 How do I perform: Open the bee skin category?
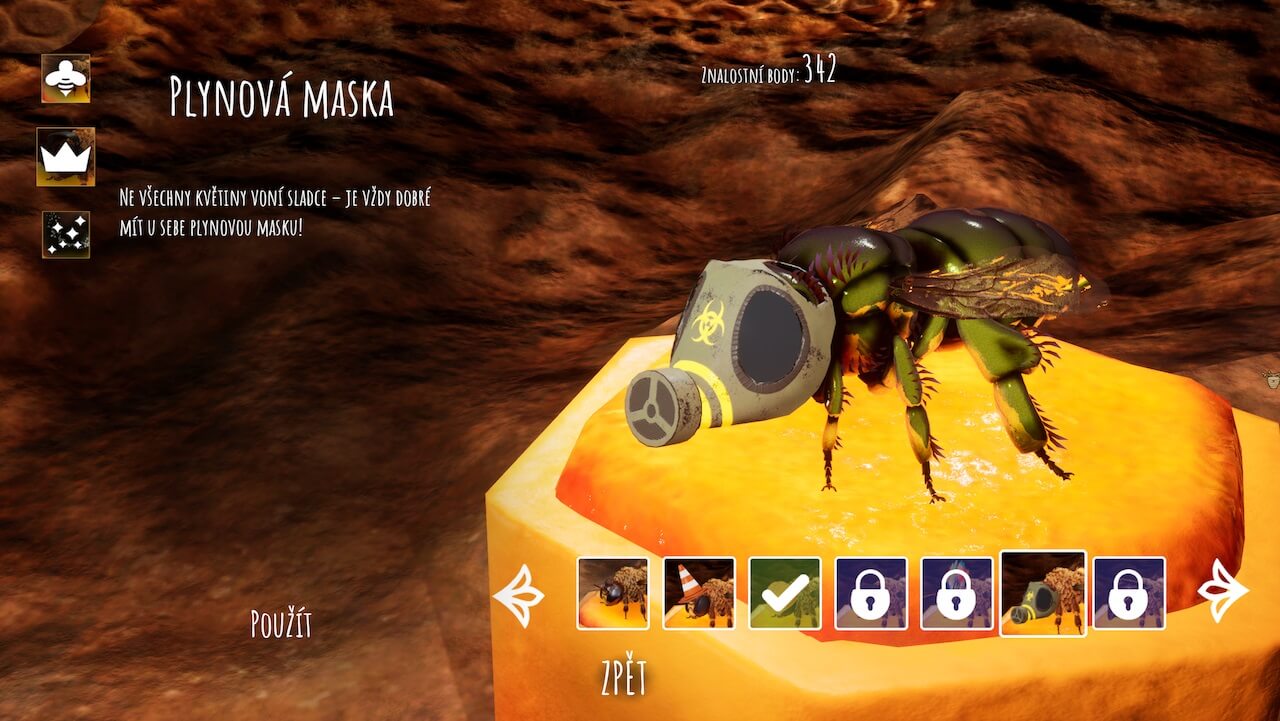coord(66,78)
